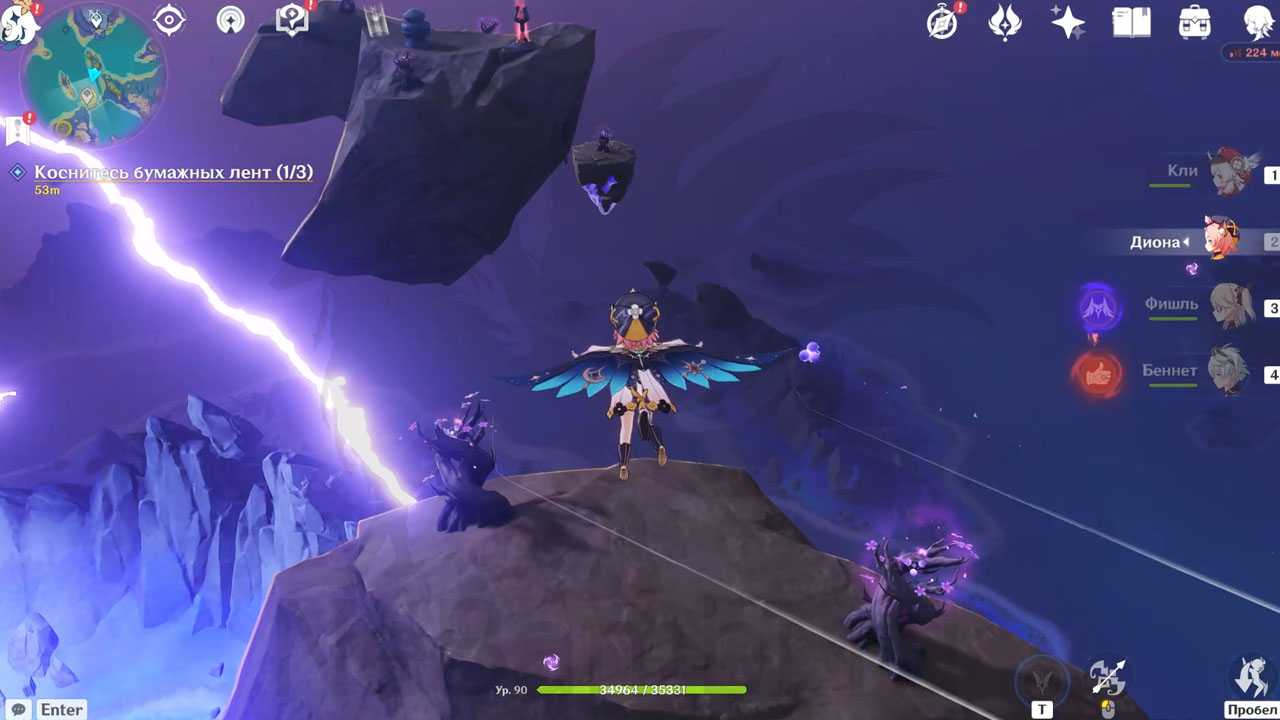The height and width of the screenshot is (720, 1280).
Task: Select the "Коснитесь бумажных лент" quest tracker
Action: pos(173,173)
